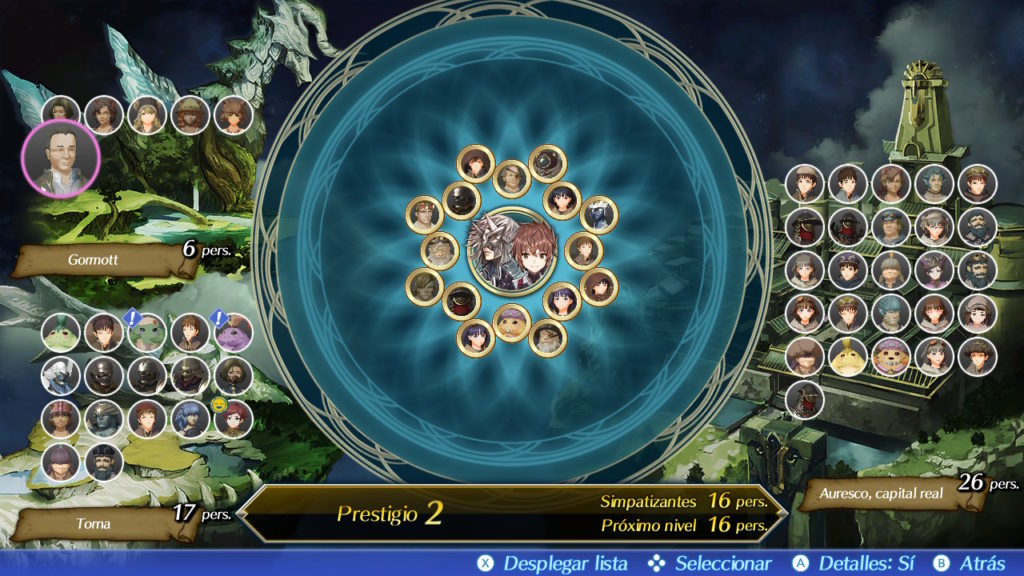Image resolution: width=1024 pixels, height=576 pixels.
Task: Select the round diving-helmet portrait in the ring
Action: click(x=548, y=163)
